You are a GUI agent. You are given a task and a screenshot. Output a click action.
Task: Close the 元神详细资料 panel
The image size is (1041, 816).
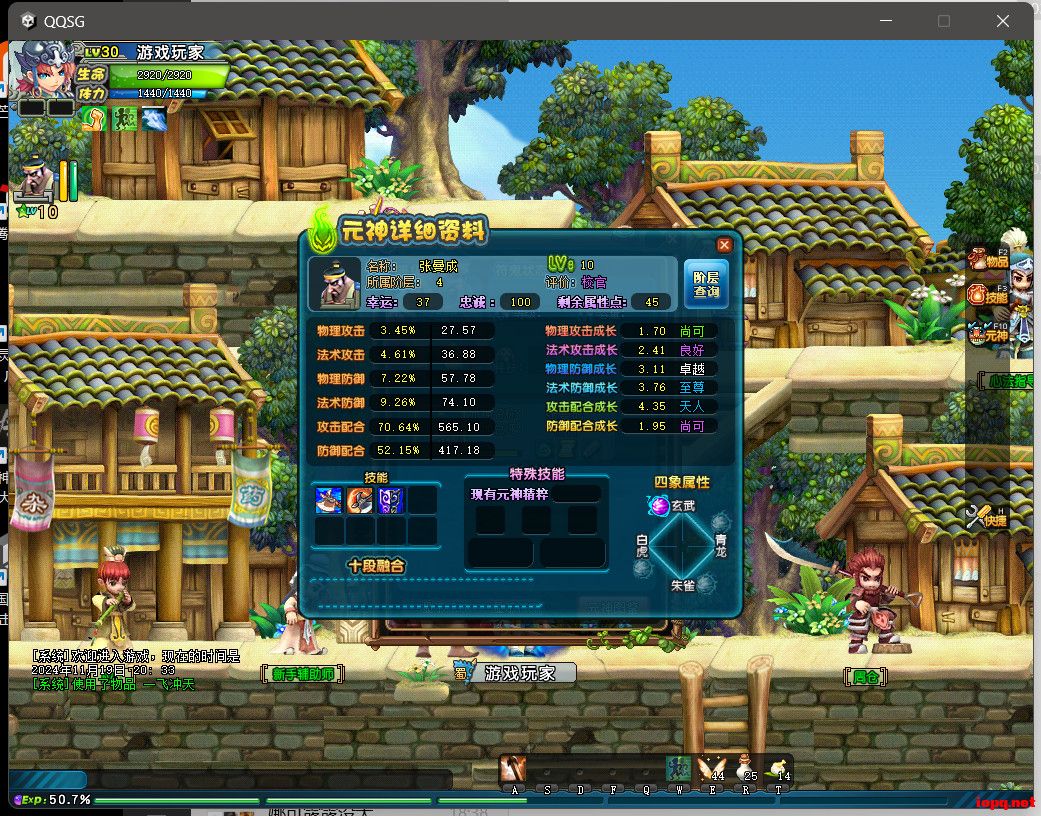[x=725, y=245]
